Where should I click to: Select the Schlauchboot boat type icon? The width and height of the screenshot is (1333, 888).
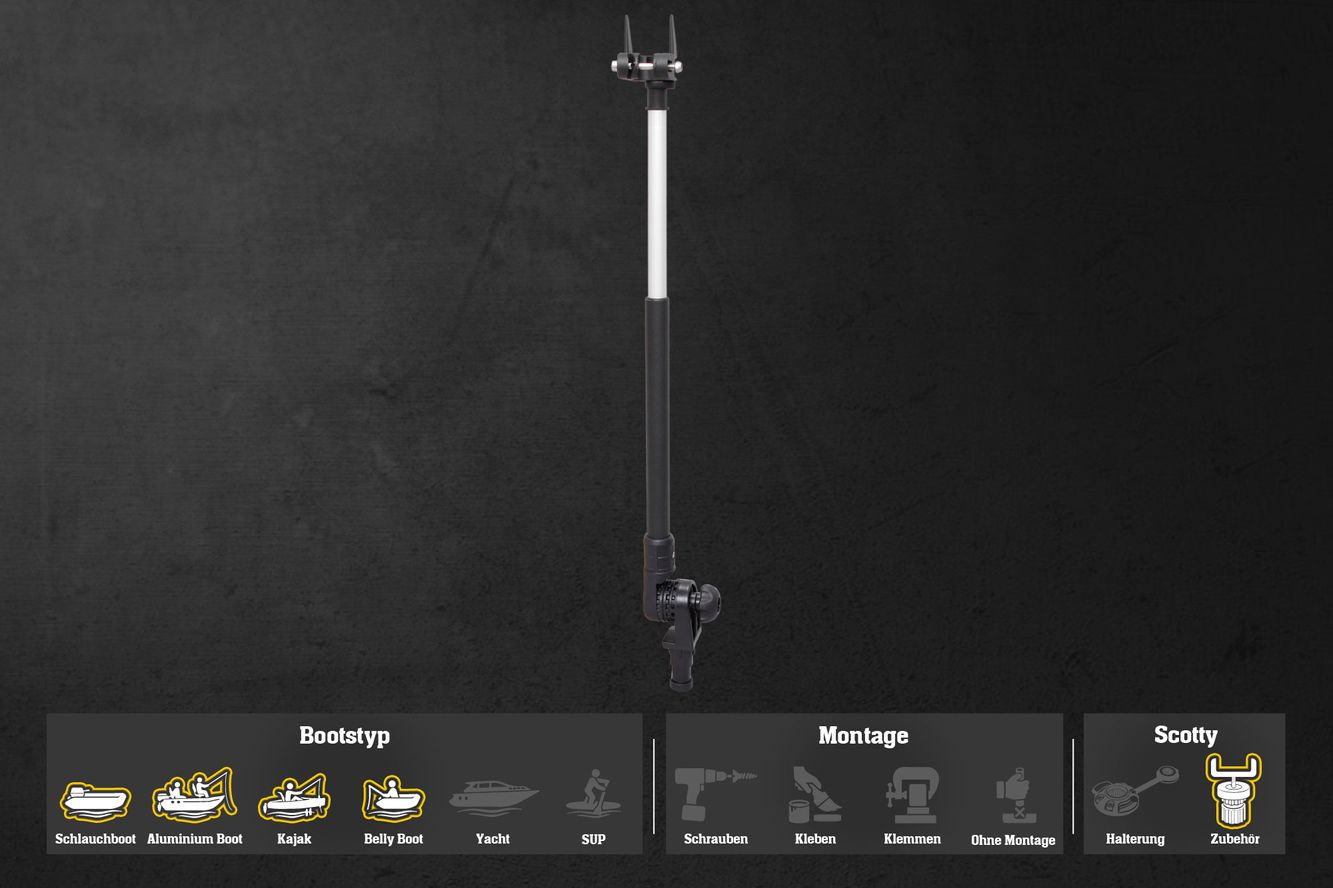(x=95, y=799)
